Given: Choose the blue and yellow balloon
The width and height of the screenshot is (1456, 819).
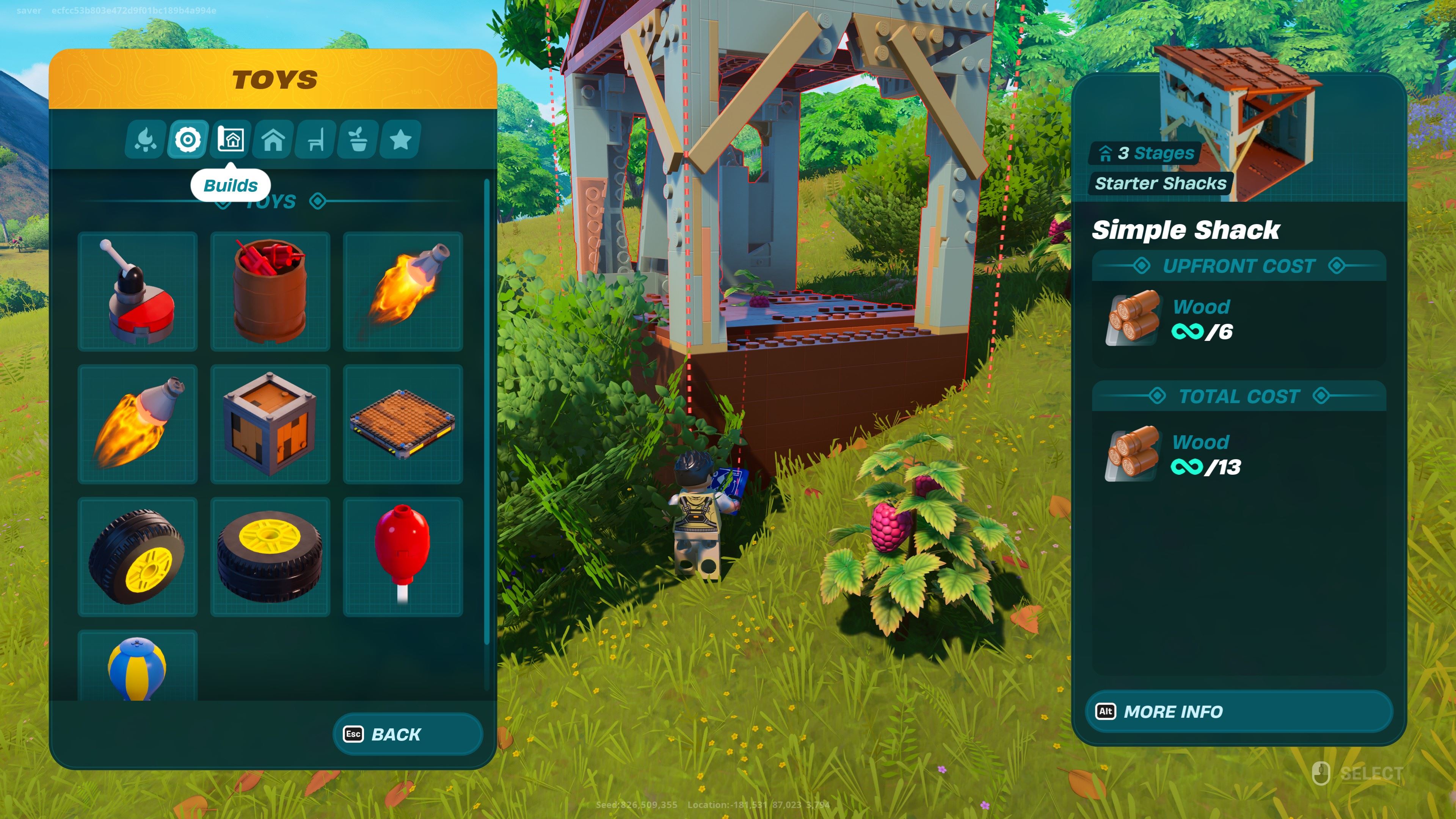Looking at the screenshot, I should [138, 667].
